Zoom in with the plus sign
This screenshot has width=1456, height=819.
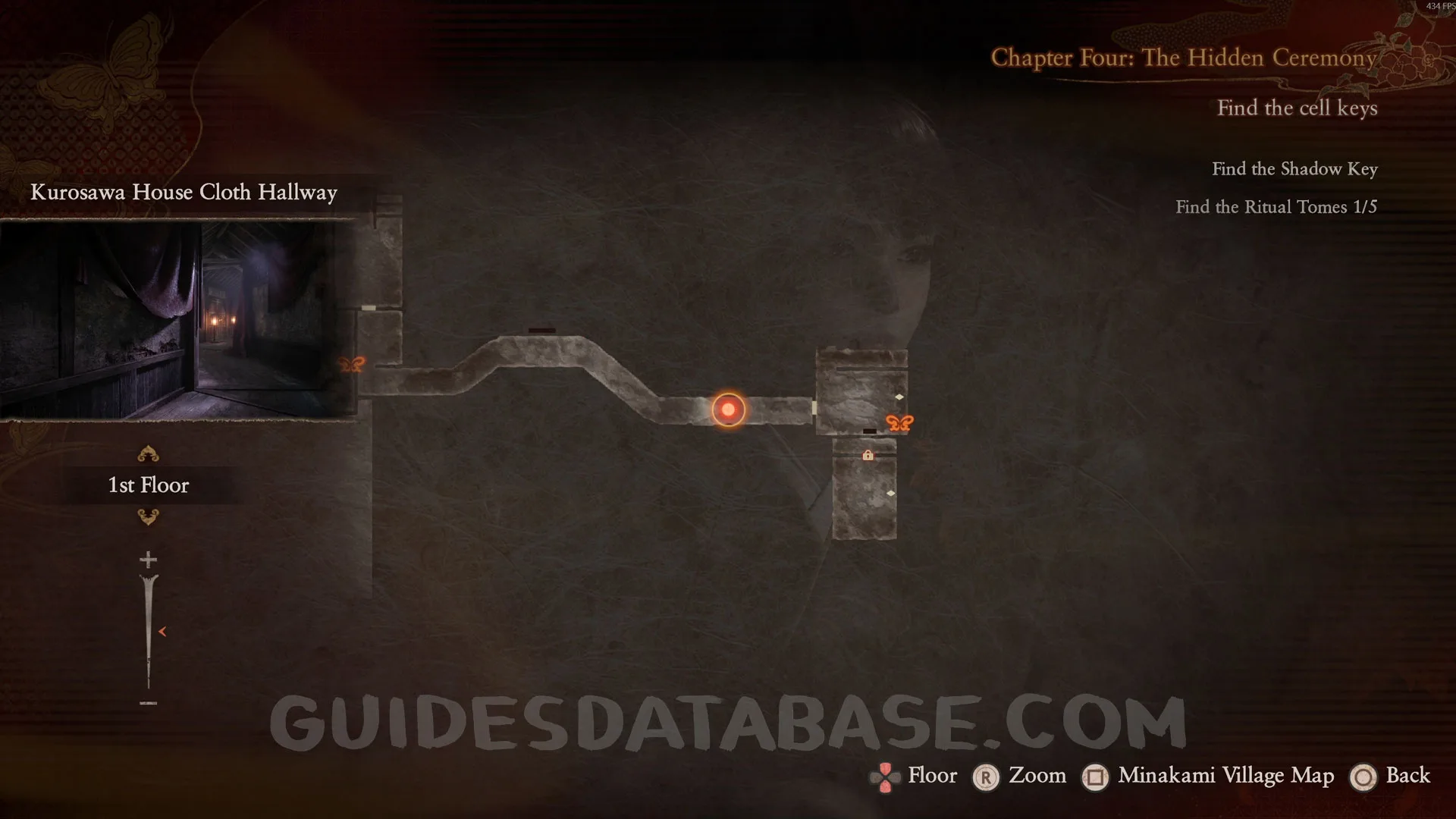[x=149, y=560]
